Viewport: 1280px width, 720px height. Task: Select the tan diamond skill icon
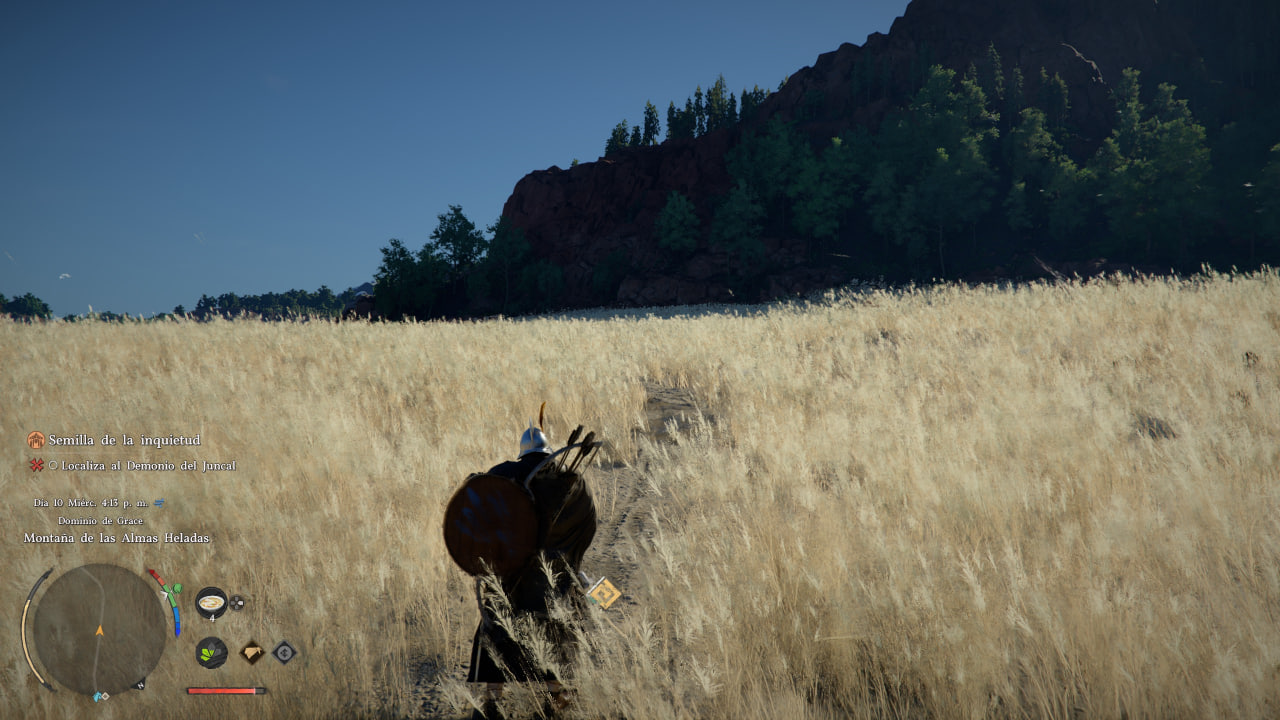click(x=252, y=652)
